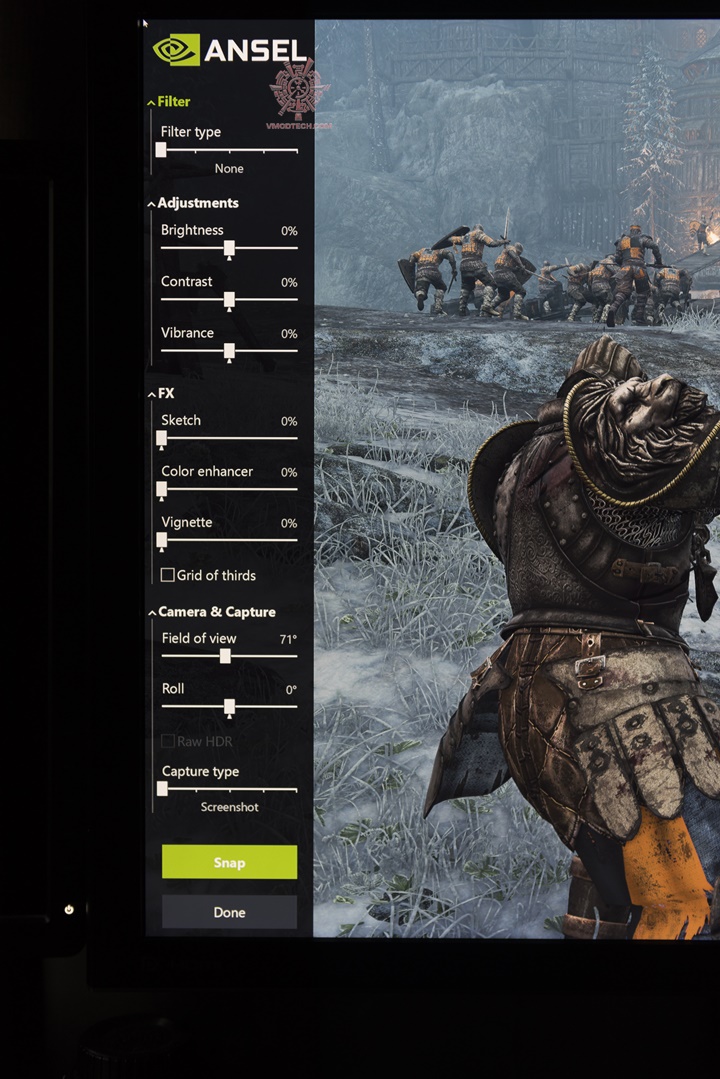
Task: Click the Vignette slider handle
Action: coord(162,540)
